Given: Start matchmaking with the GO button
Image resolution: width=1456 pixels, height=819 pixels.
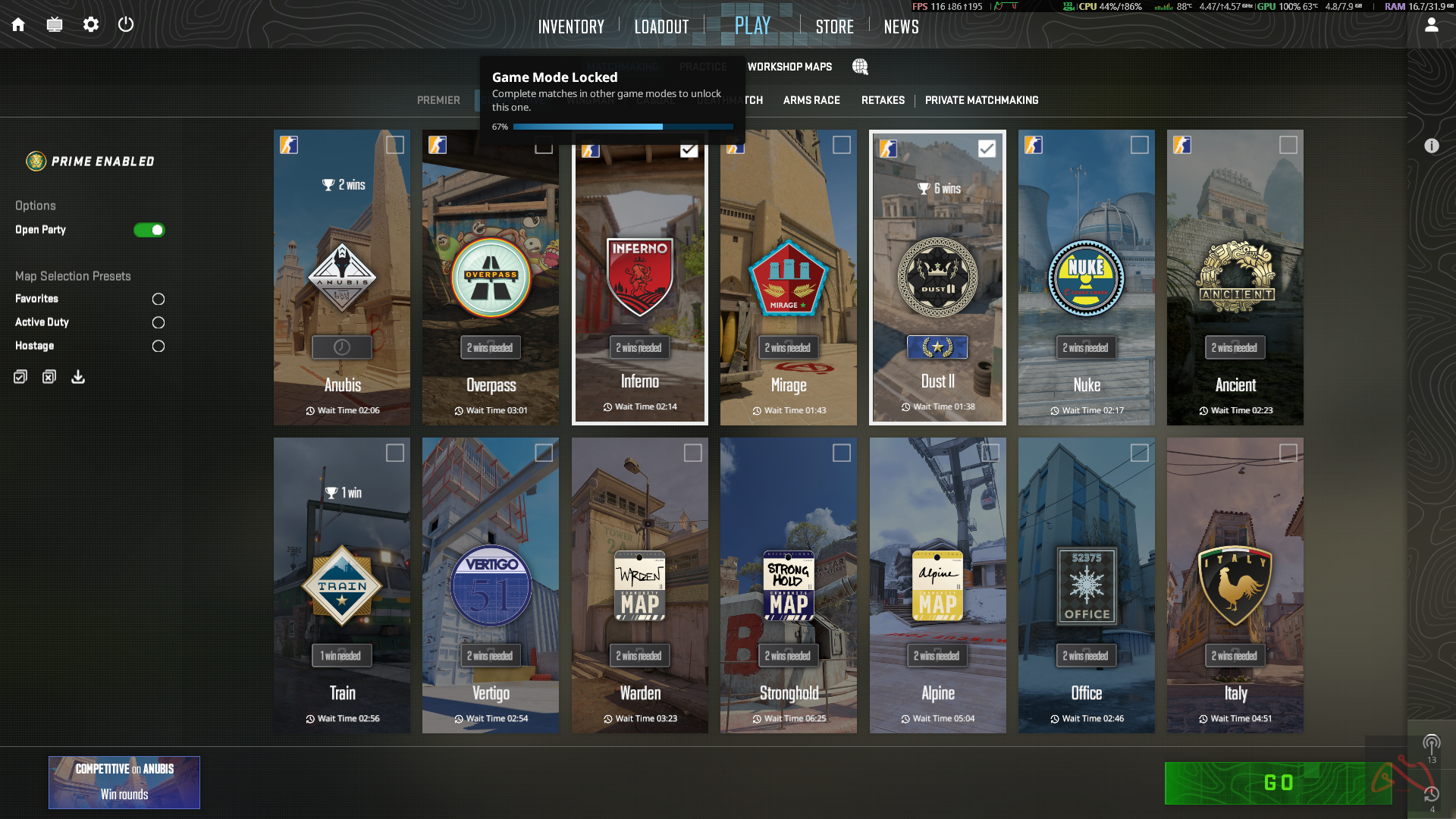Looking at the screenshot, I should pyautogui.click(x=1278, y=783).
